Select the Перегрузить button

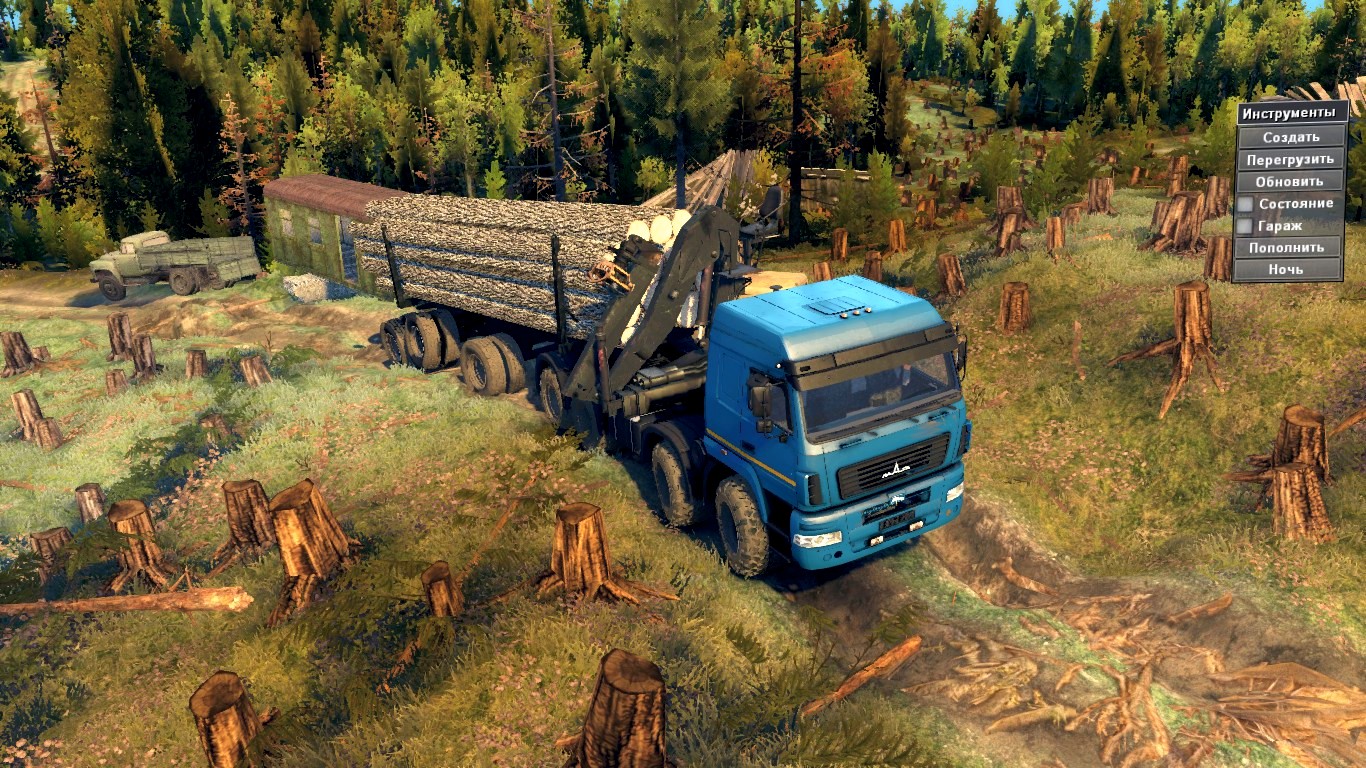(1290, 159)
